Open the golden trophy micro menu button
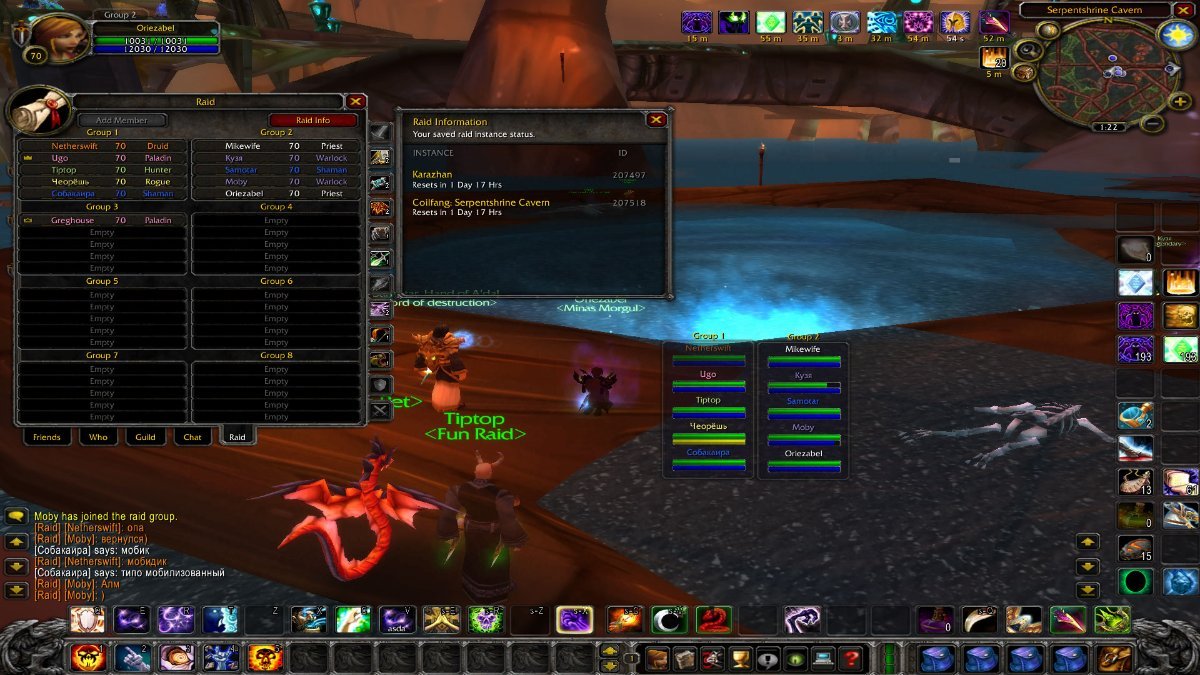 click(x=741, y=659)
